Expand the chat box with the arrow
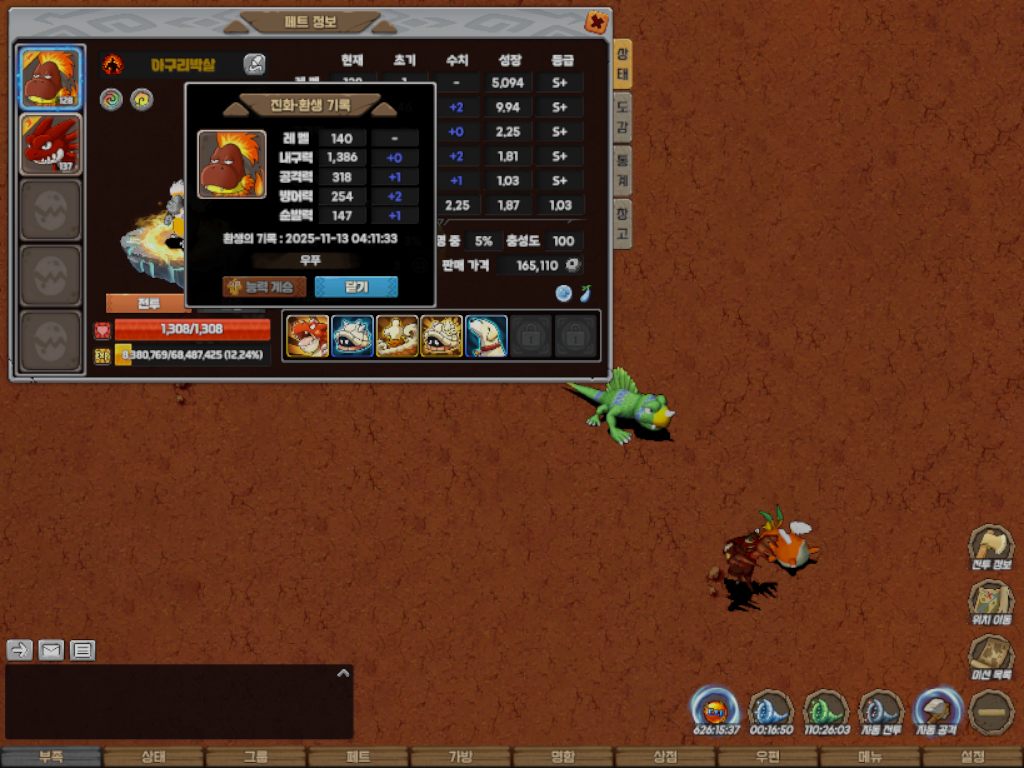The width and height of the screenshot is (1024, 768). coord(343,674)
